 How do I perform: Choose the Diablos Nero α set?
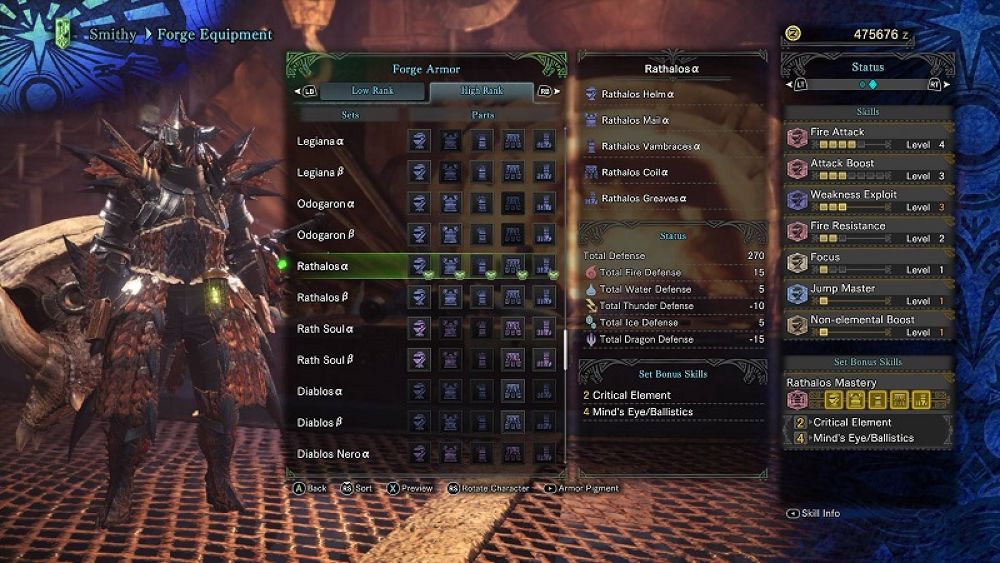pos(333,454)
